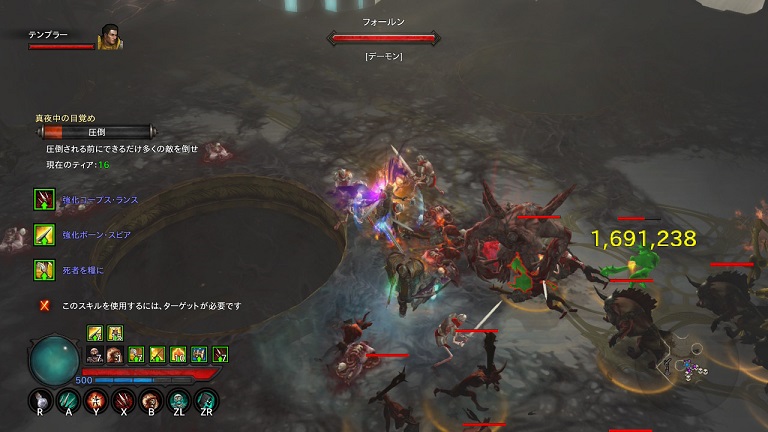Trigger the teal skeleton skill icon
This screenshot has width=768, height=432.
pos(181,401)
